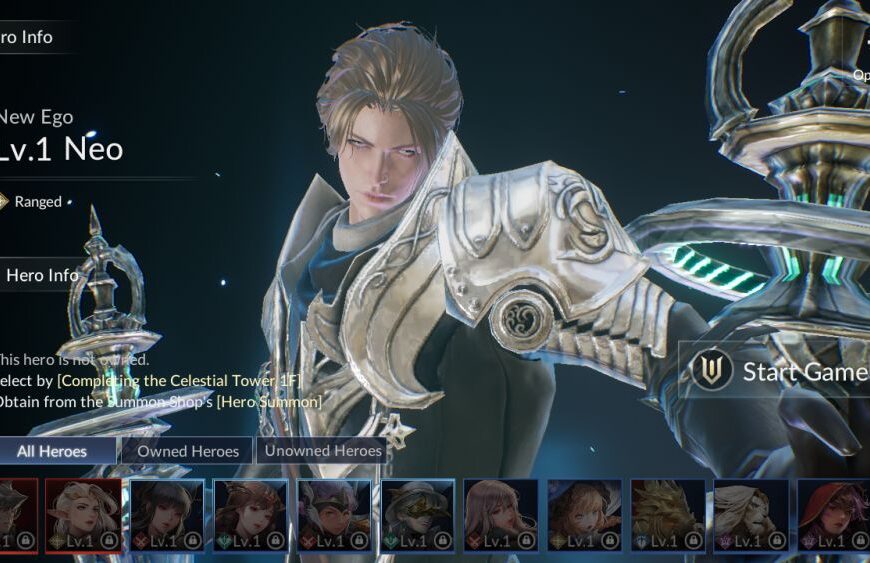Viewport: 870px width, 563px height.
Task: Follow the Completing the Celestial Tower 1F link
Action: [179, 380]
